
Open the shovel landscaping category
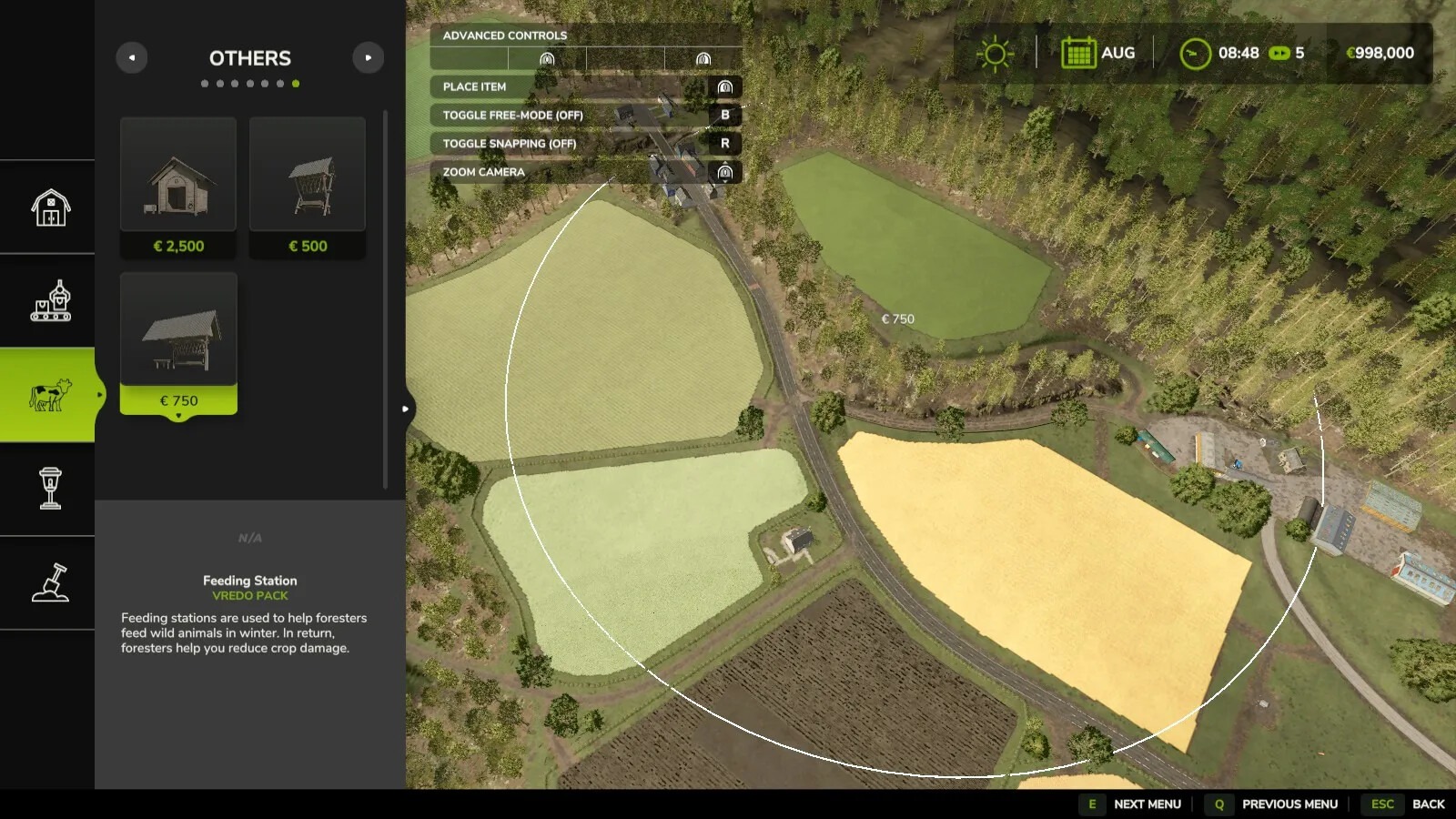pos(50,582)
